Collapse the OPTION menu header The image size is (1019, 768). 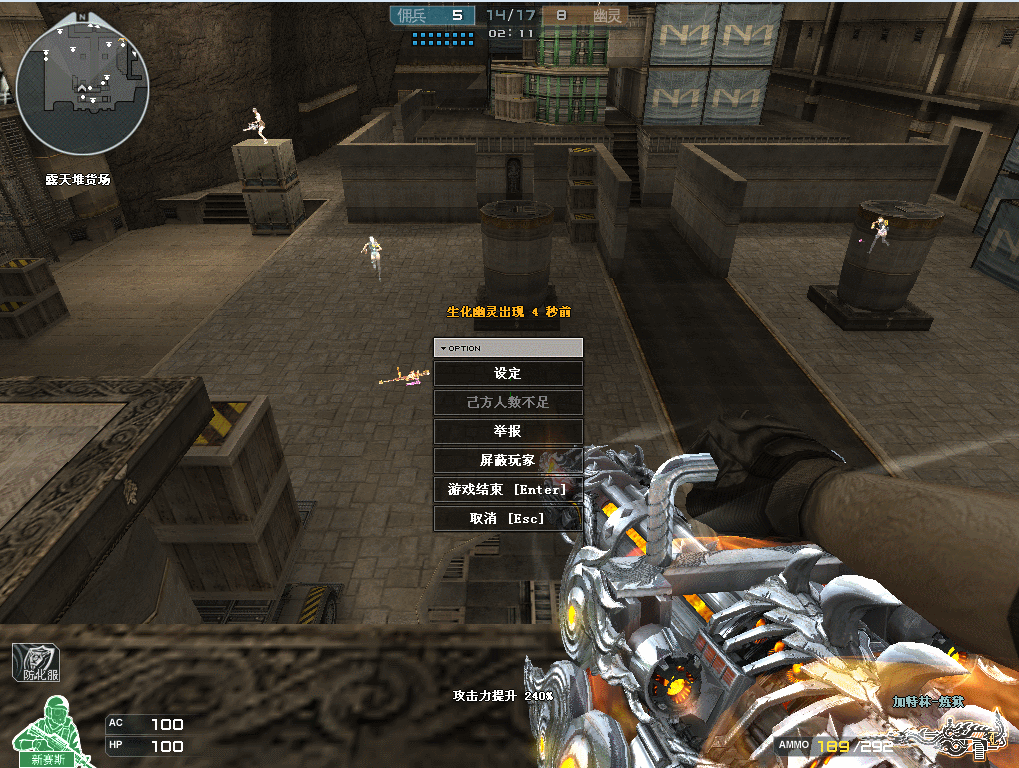pos(508,348)
